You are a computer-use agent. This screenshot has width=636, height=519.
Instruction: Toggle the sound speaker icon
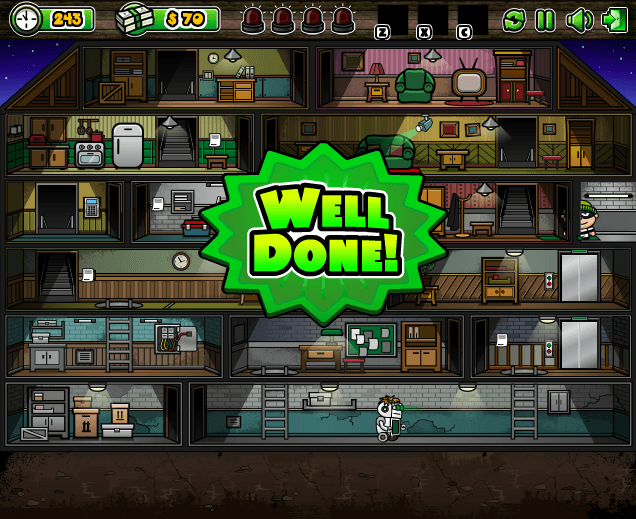578,19
